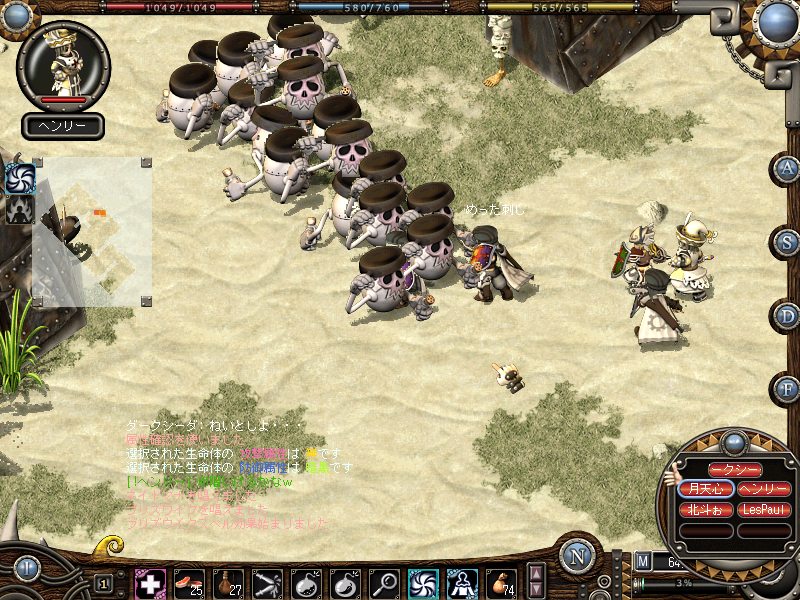Screen dimensions: 800x600
Task: Activate the white cross heal skill
Action: pyautogui.click(x=150, y=583)
